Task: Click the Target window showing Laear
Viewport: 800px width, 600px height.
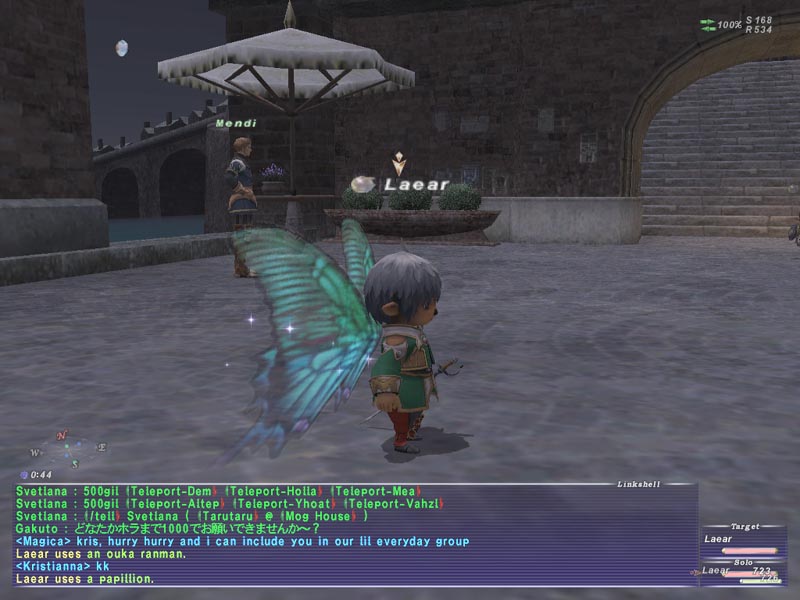Action: click(x=740, y=540)
